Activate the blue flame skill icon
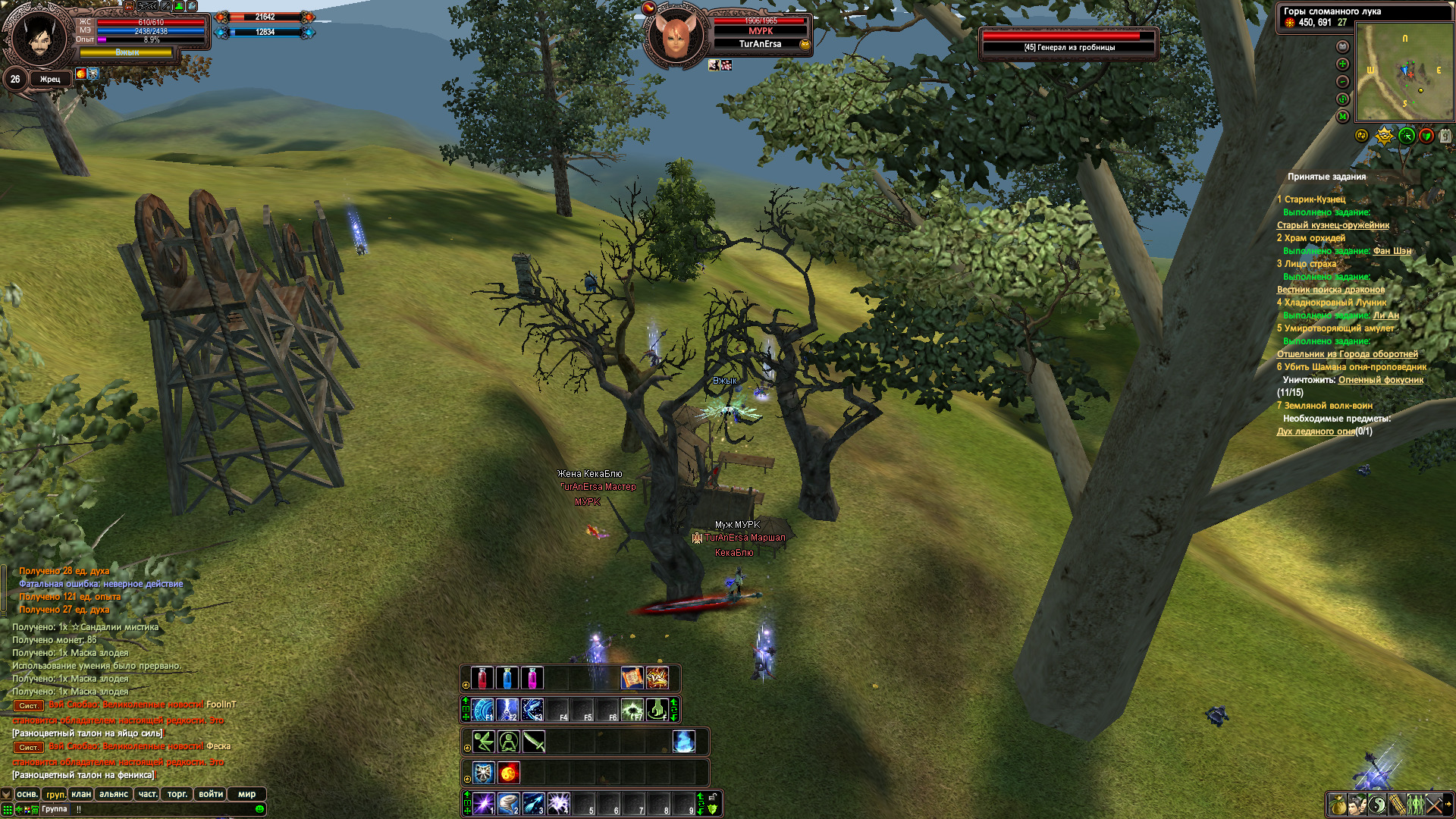The height and width of the screenshot is (819, 1456). click(x=683, y=741)
